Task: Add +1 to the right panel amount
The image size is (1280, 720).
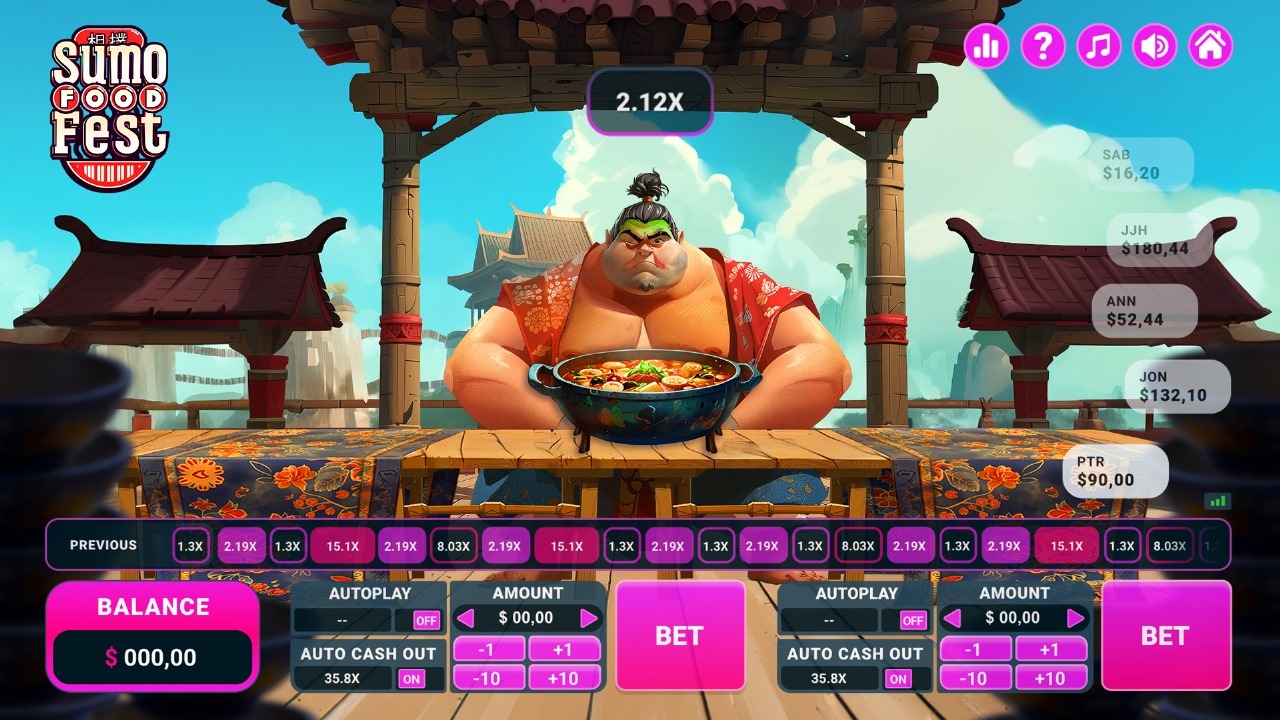Action: click(x=1050, y=649)
